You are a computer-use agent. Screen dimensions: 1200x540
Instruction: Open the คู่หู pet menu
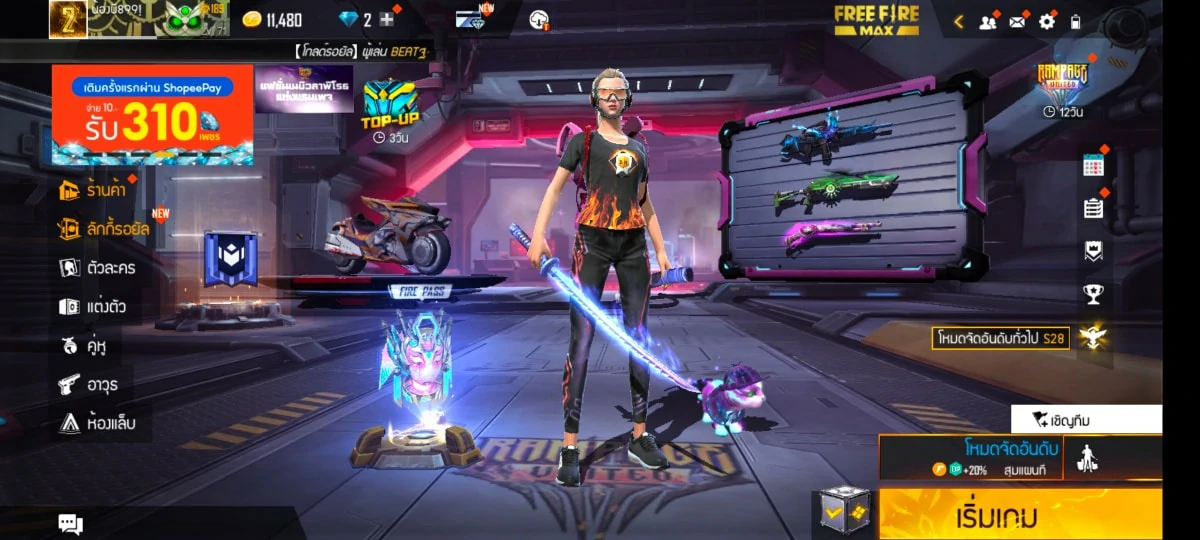click(83, 346)
